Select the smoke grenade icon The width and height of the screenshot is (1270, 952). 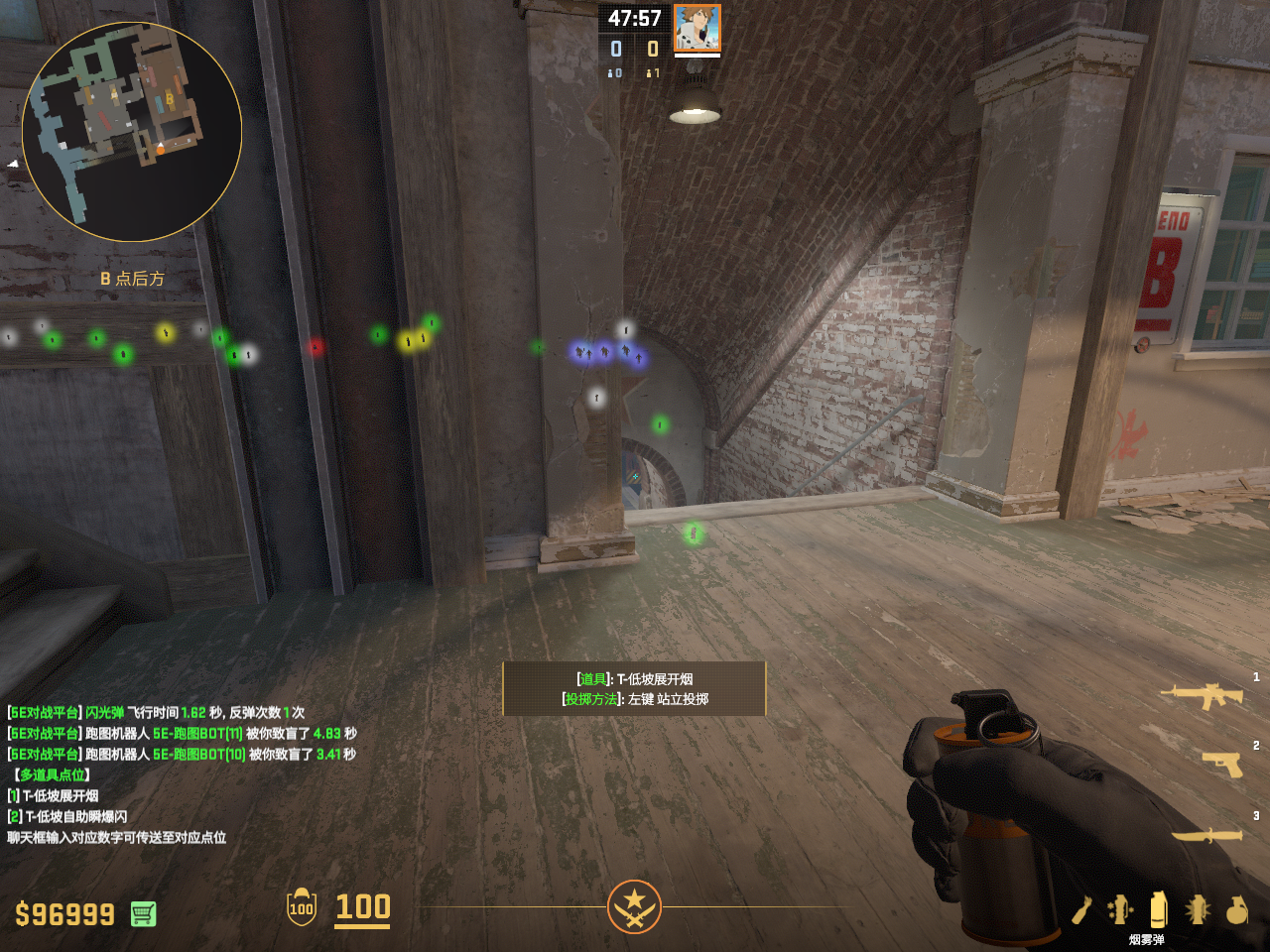[1158, 907]
